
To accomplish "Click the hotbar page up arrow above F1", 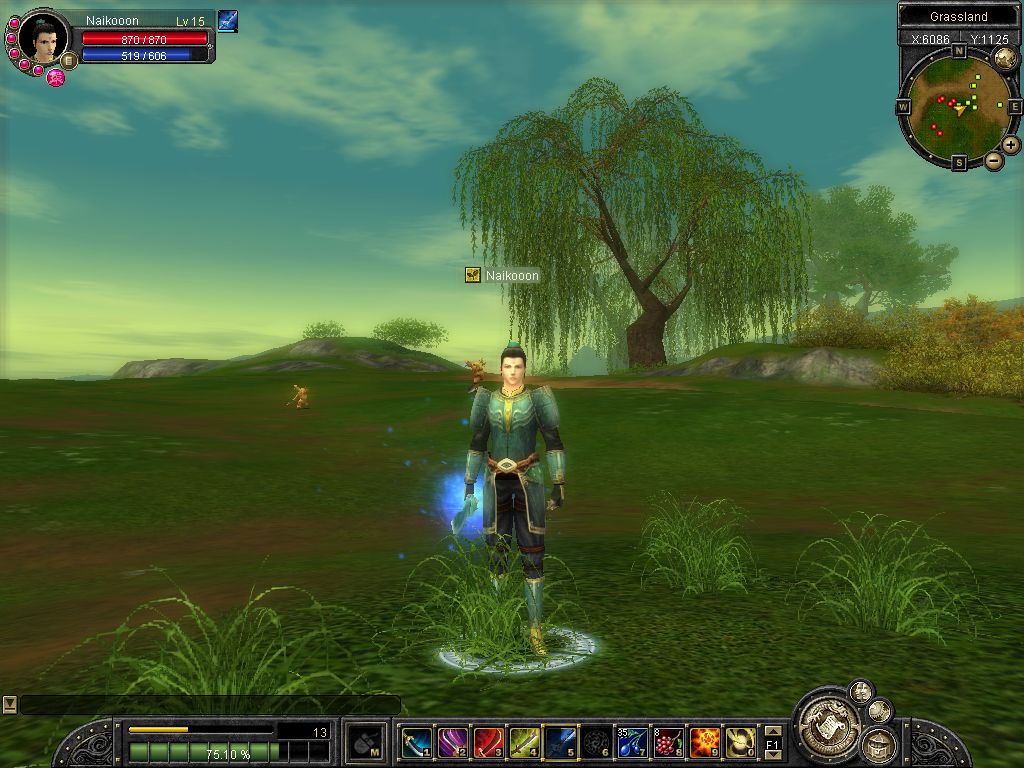I will coord(772,731).
